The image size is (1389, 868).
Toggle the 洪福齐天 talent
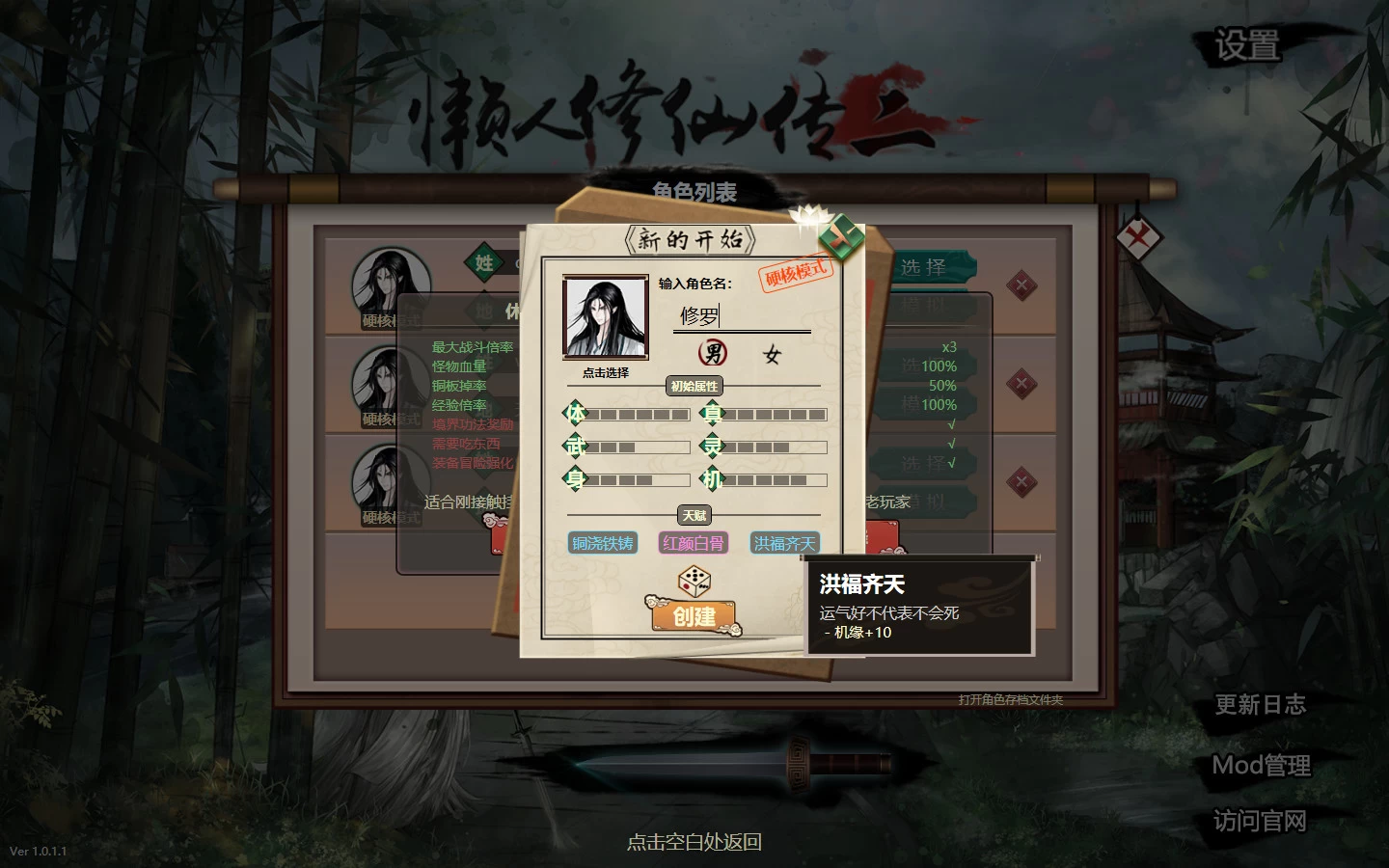pyautogui.click(x=784, y=542)
